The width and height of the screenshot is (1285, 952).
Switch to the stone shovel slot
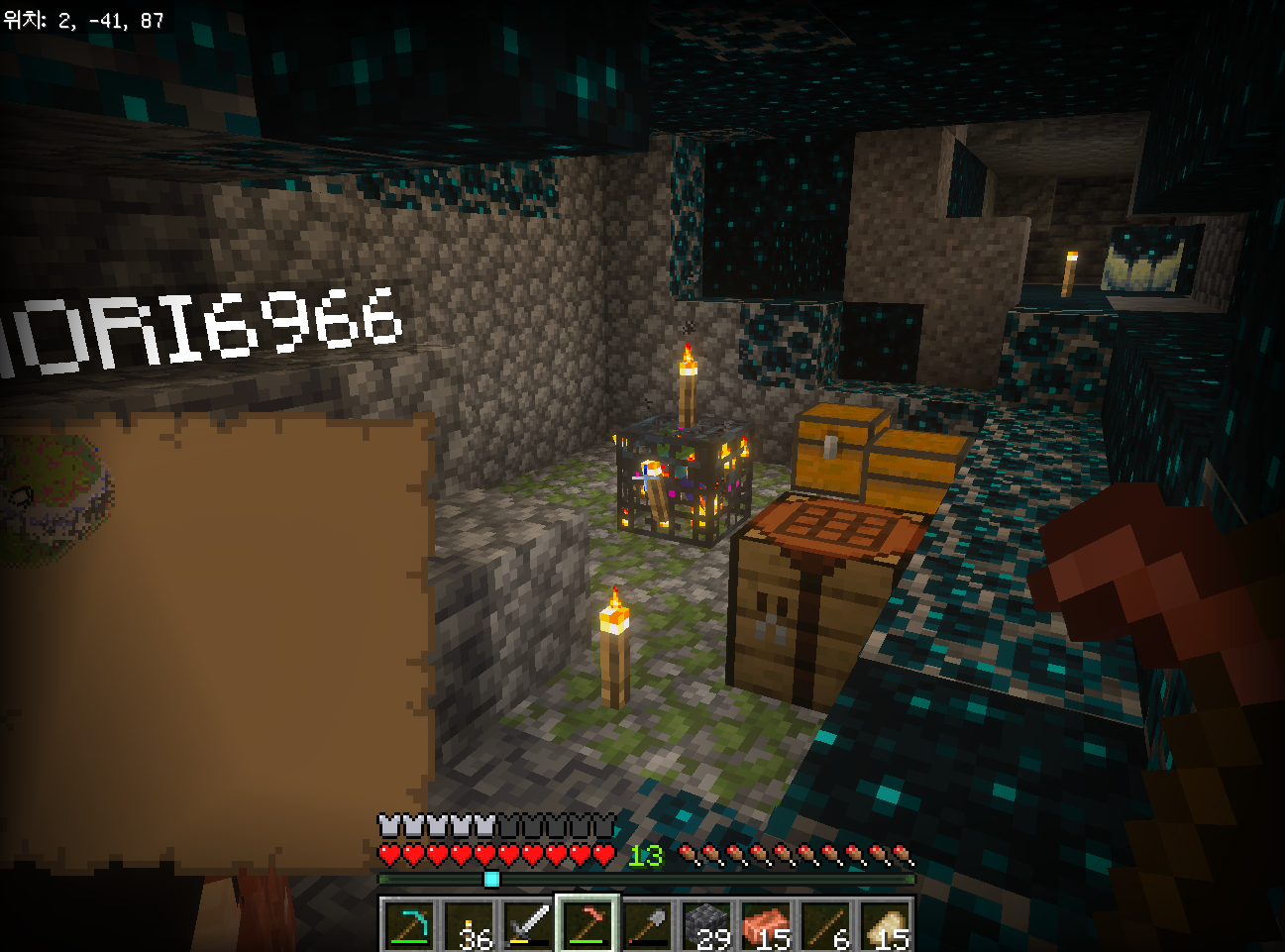pyautogui.click(x=647, y=925)
